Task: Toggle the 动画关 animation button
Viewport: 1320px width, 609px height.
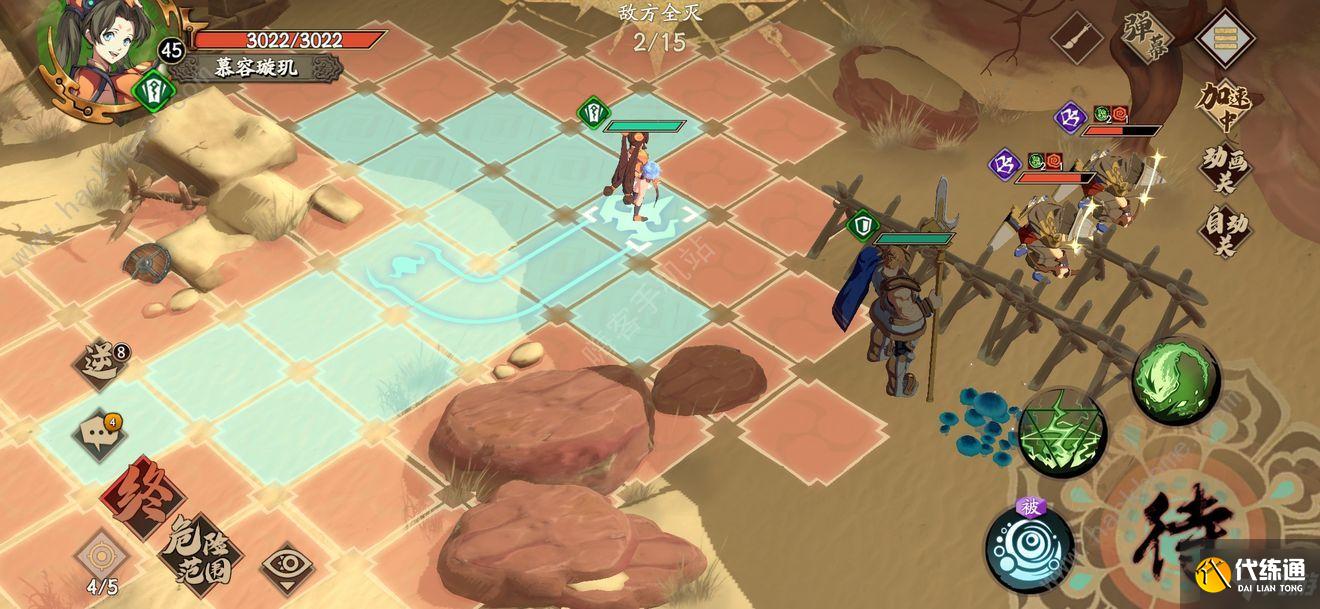Action: tap(1226, 168)
